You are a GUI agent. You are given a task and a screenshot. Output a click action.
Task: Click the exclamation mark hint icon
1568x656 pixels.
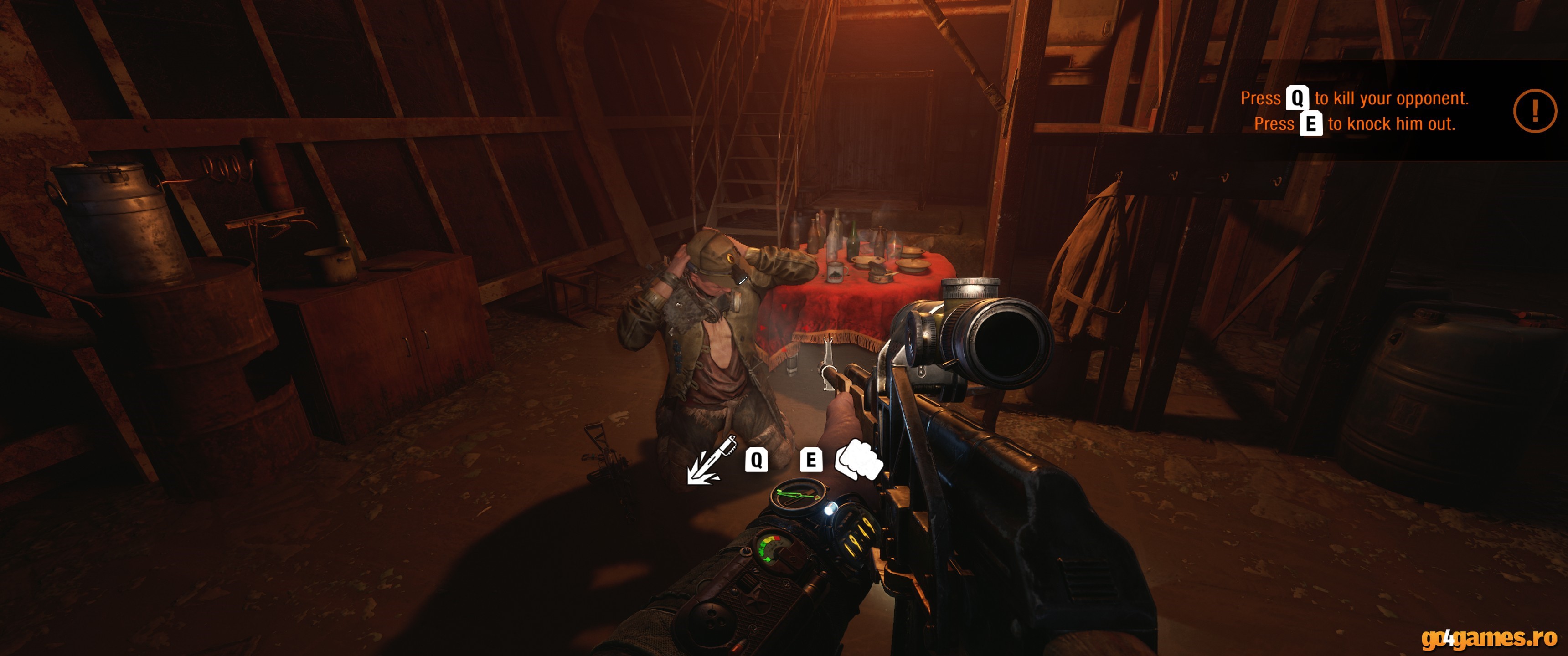point(1535,111)
